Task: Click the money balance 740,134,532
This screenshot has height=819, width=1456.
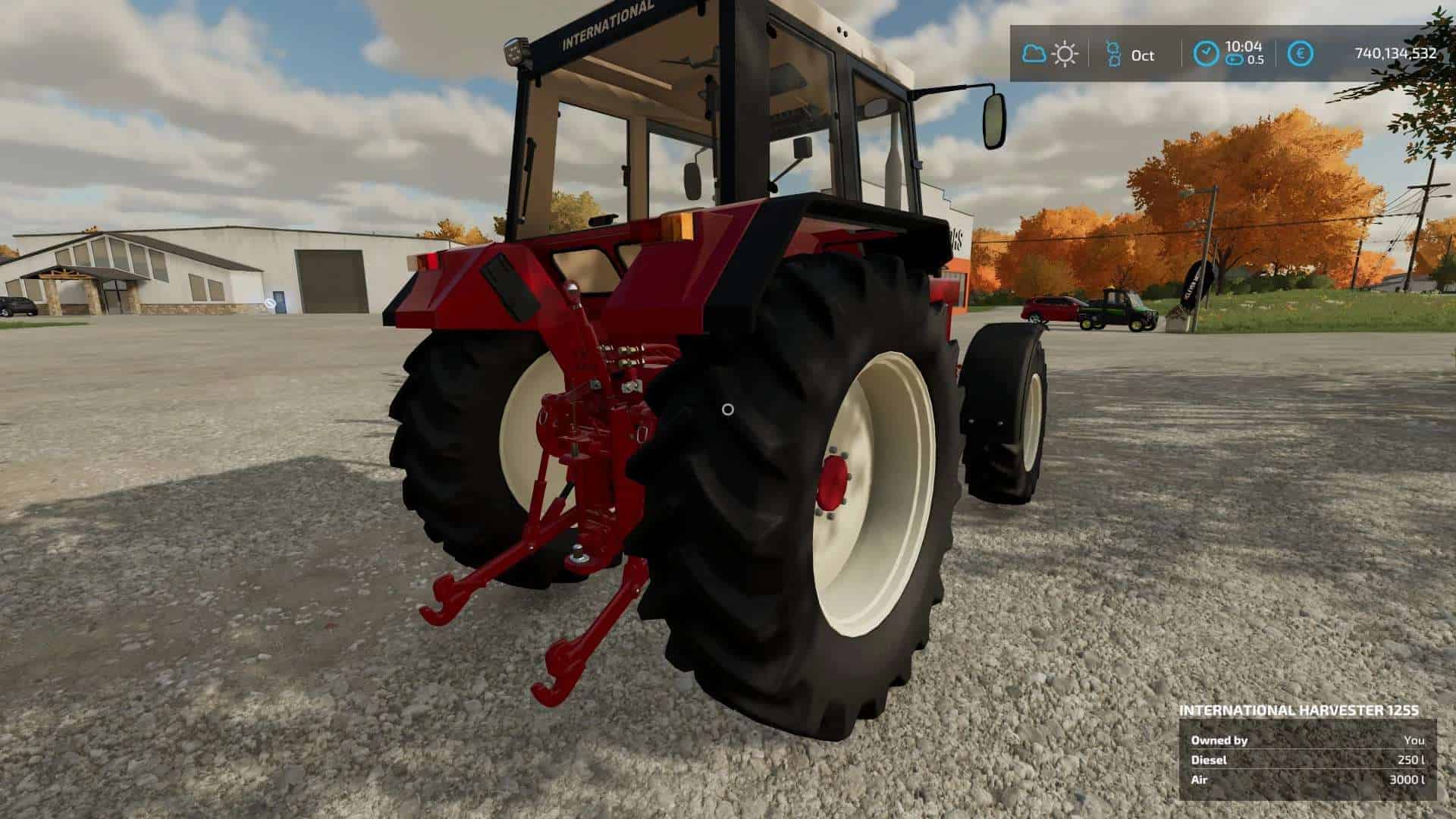Action: pos(1395,54)
